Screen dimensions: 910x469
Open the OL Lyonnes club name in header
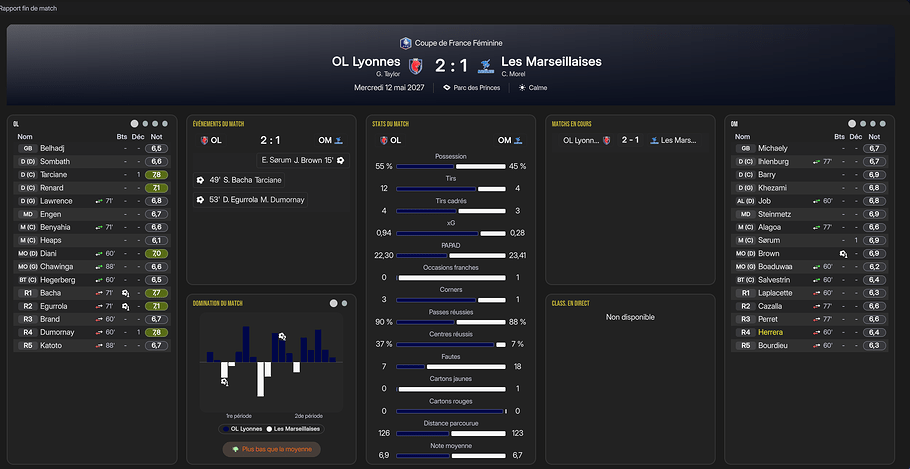coord(365,61)
